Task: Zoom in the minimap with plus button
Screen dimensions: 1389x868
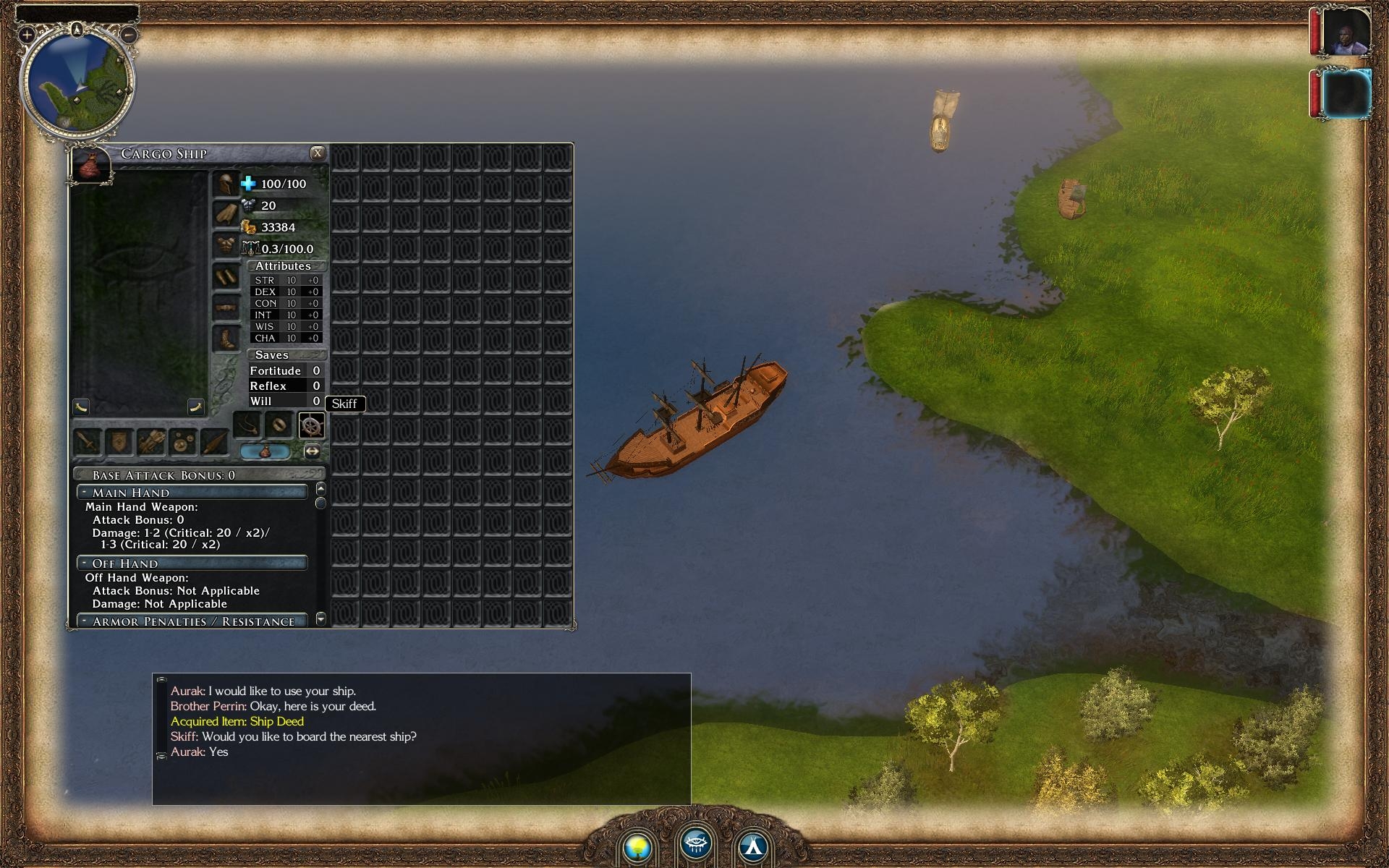Action: tap(27, 34)
